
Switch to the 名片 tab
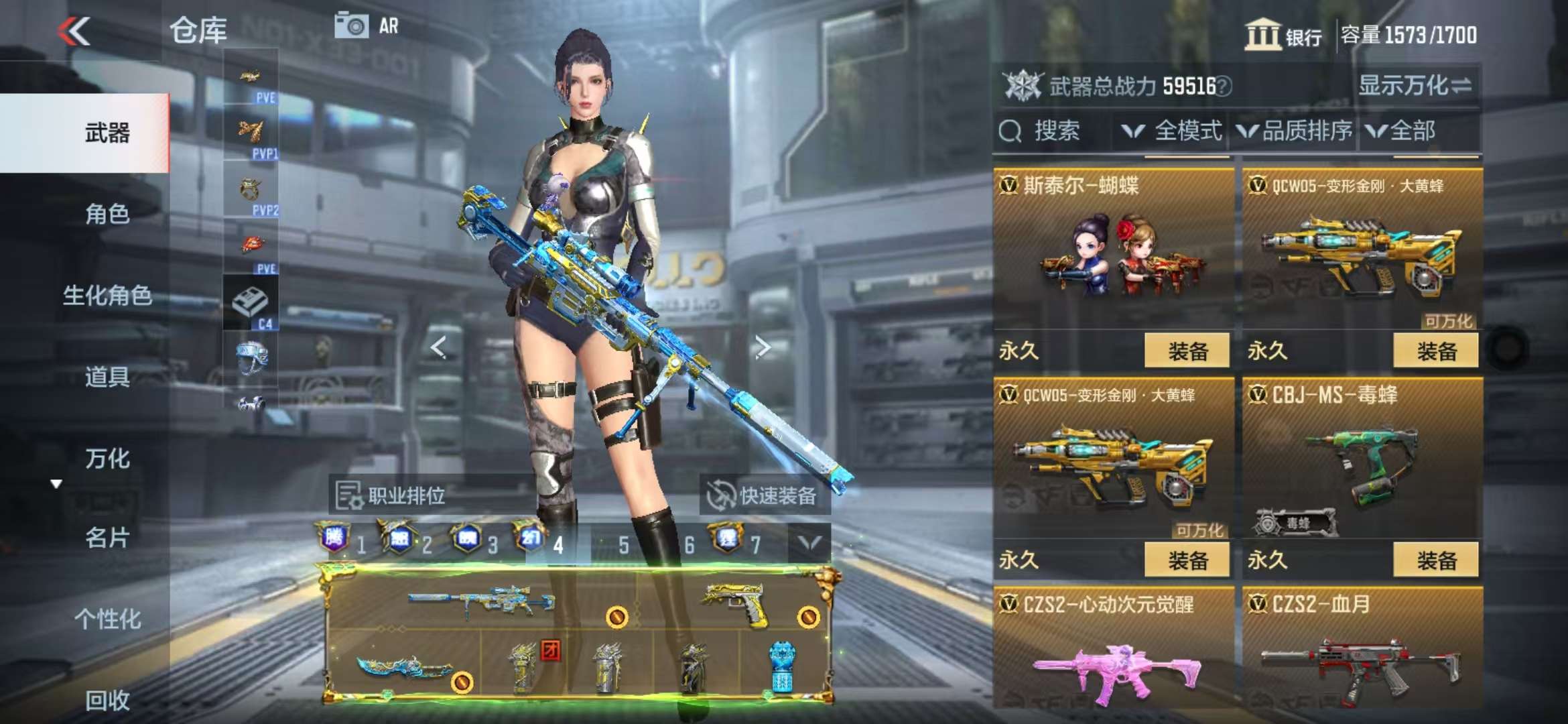pos(107,538)
